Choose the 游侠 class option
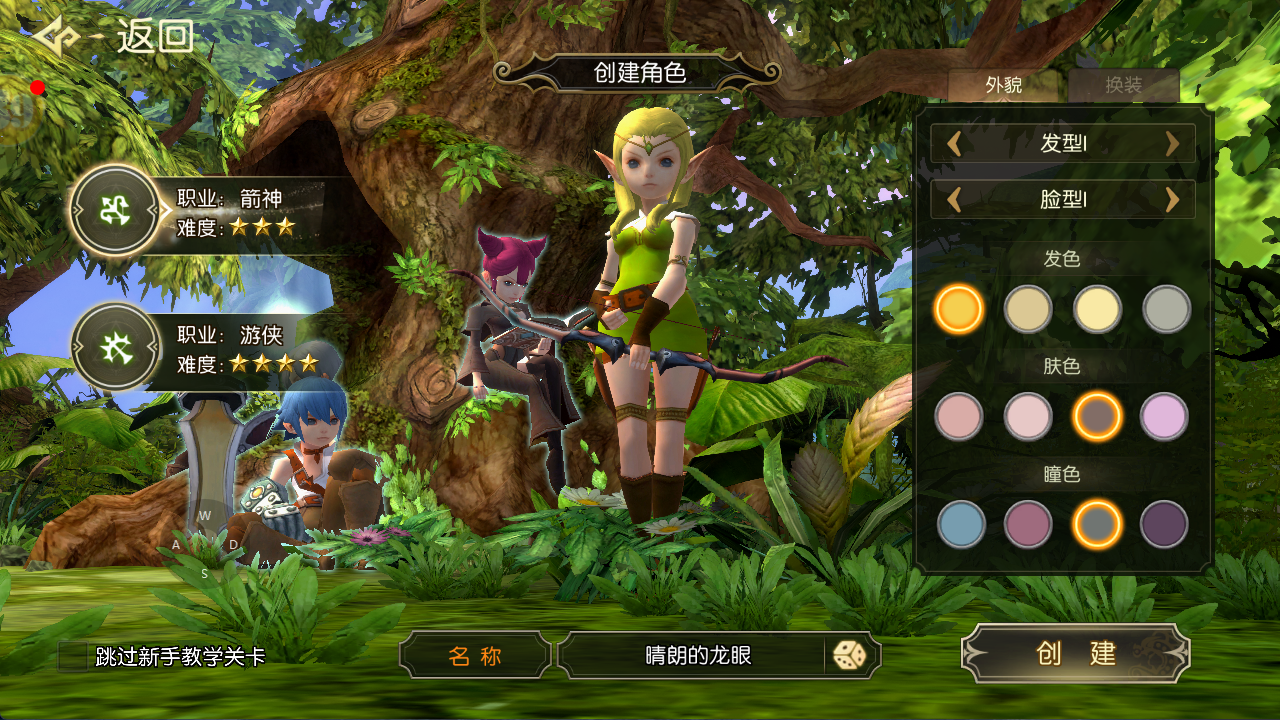This screenshot has width=1280, height=720. [x=114, y=347]
